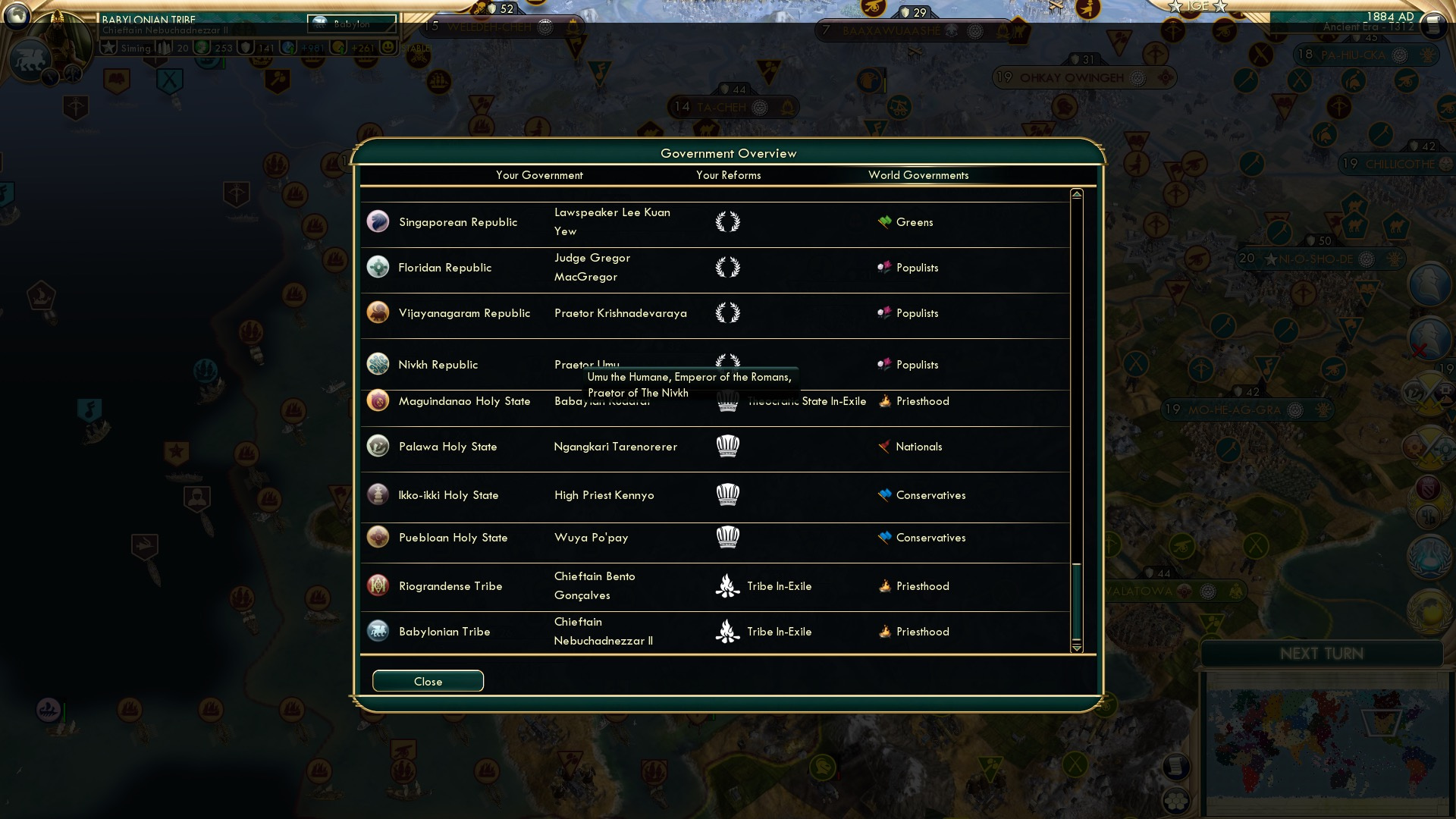The width and height of the screenshot is (1456, 819).
Task: Select the Singaporean Republic civilization icon
Action: (378, 221)
